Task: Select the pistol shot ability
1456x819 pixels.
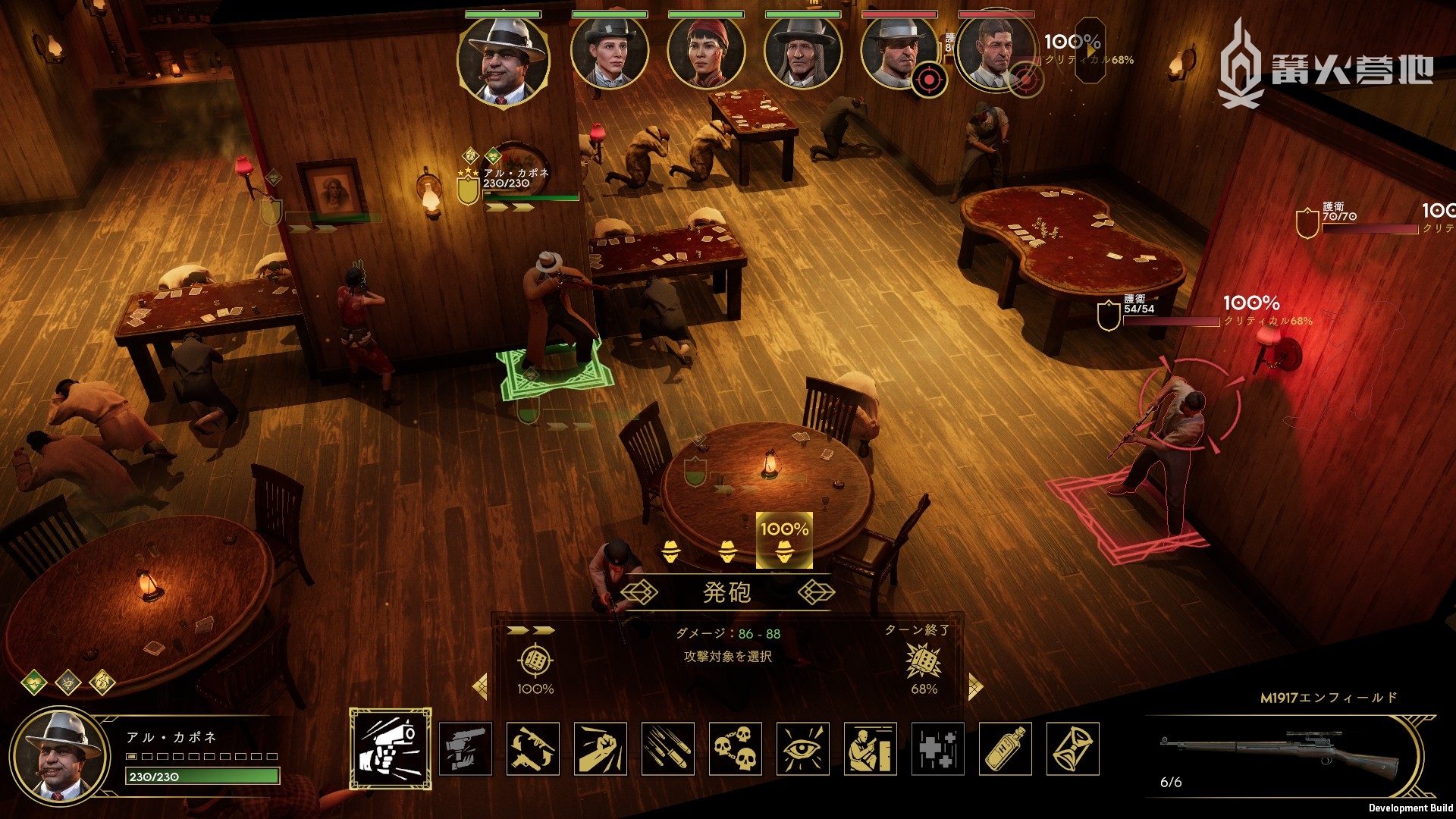Action: tap(391, 748)
